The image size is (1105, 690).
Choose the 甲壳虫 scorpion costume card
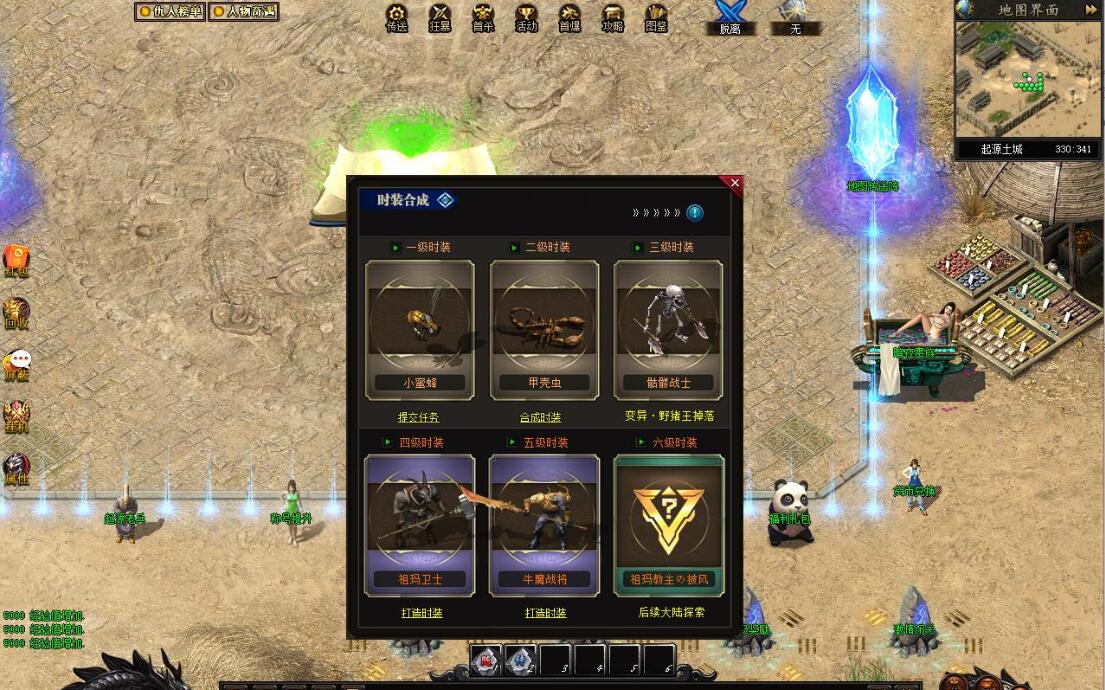544,329
